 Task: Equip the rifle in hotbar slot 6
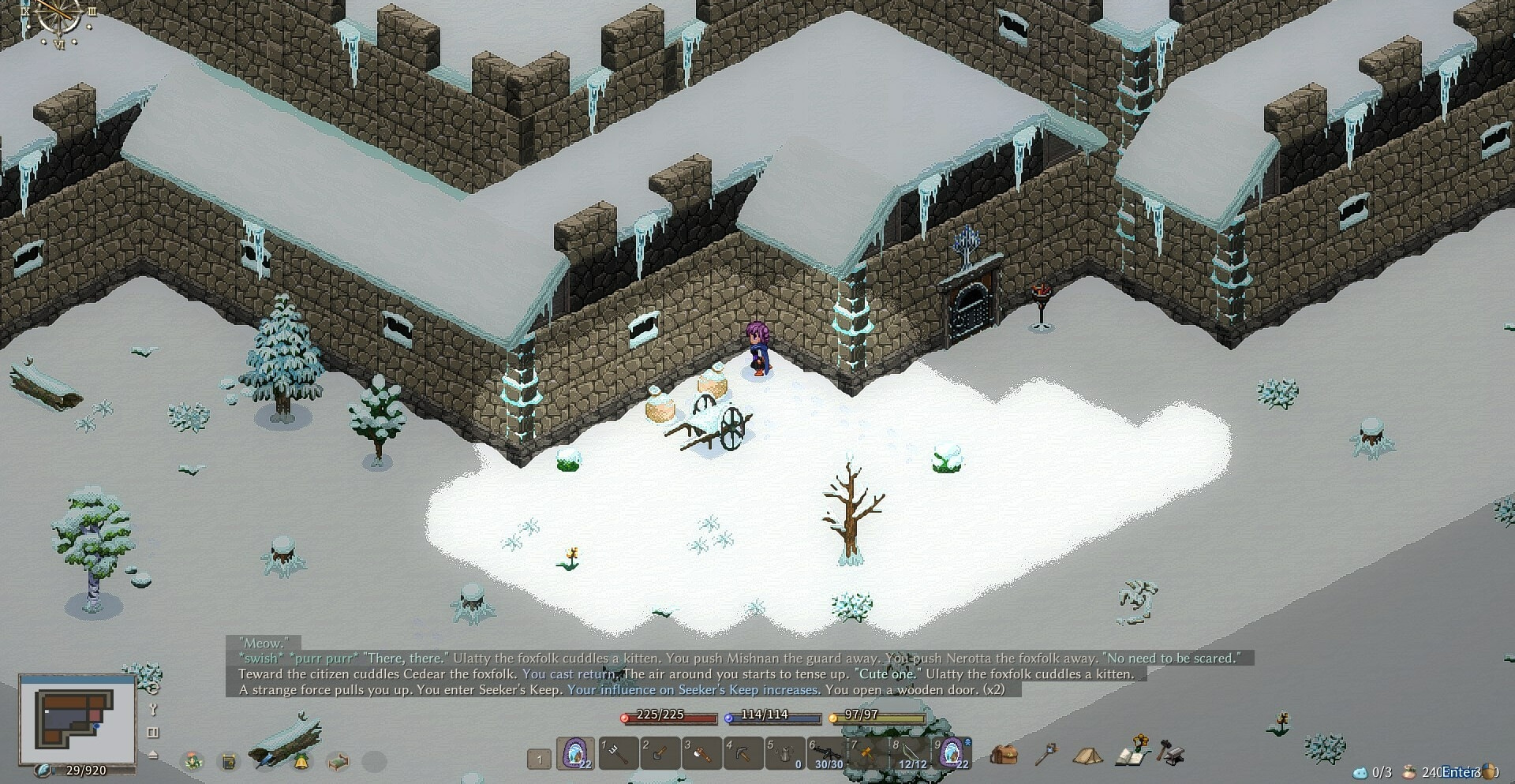(826, 753)
